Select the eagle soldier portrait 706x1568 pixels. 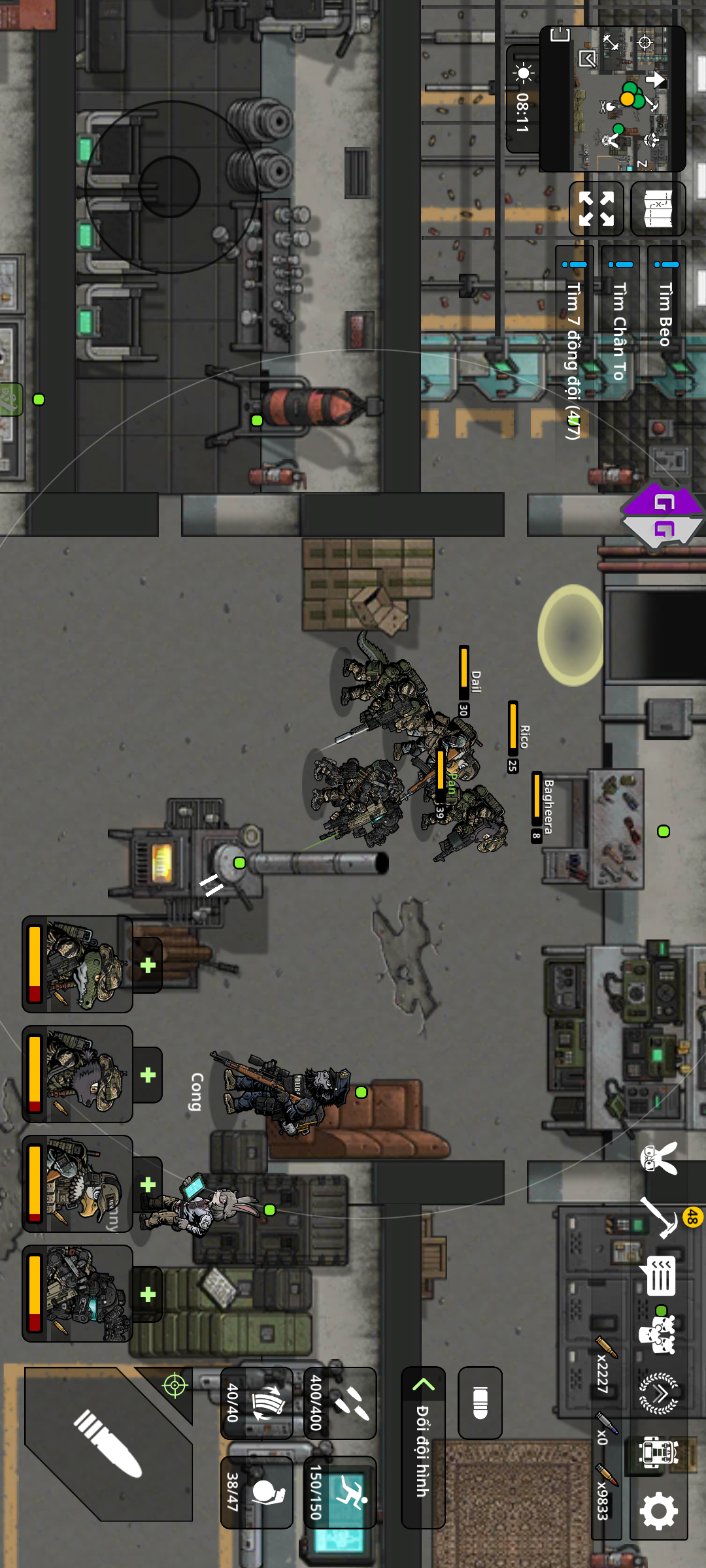coord(78,1184)
